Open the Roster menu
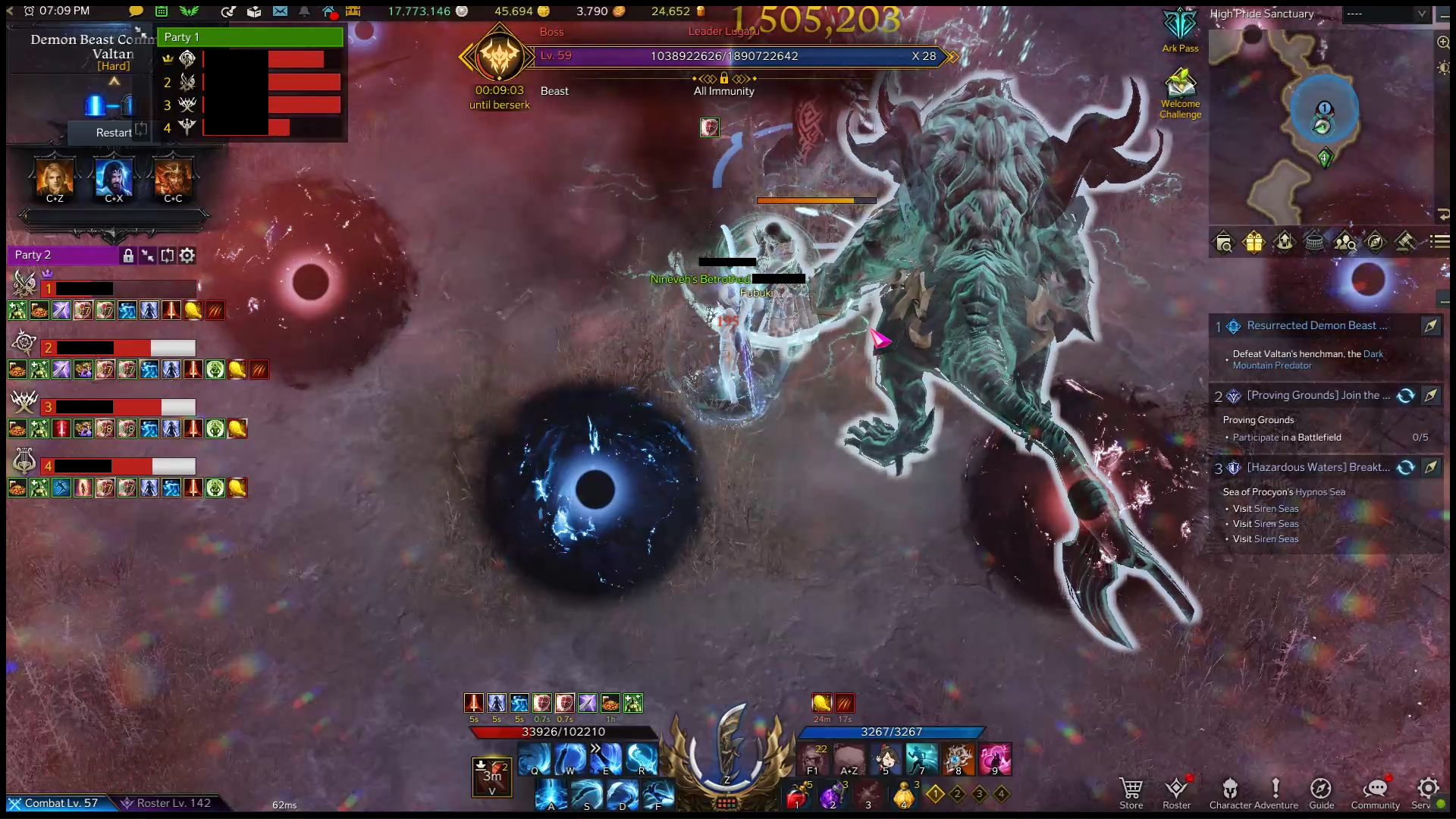1456x819 pixels. click(1176, 792)
